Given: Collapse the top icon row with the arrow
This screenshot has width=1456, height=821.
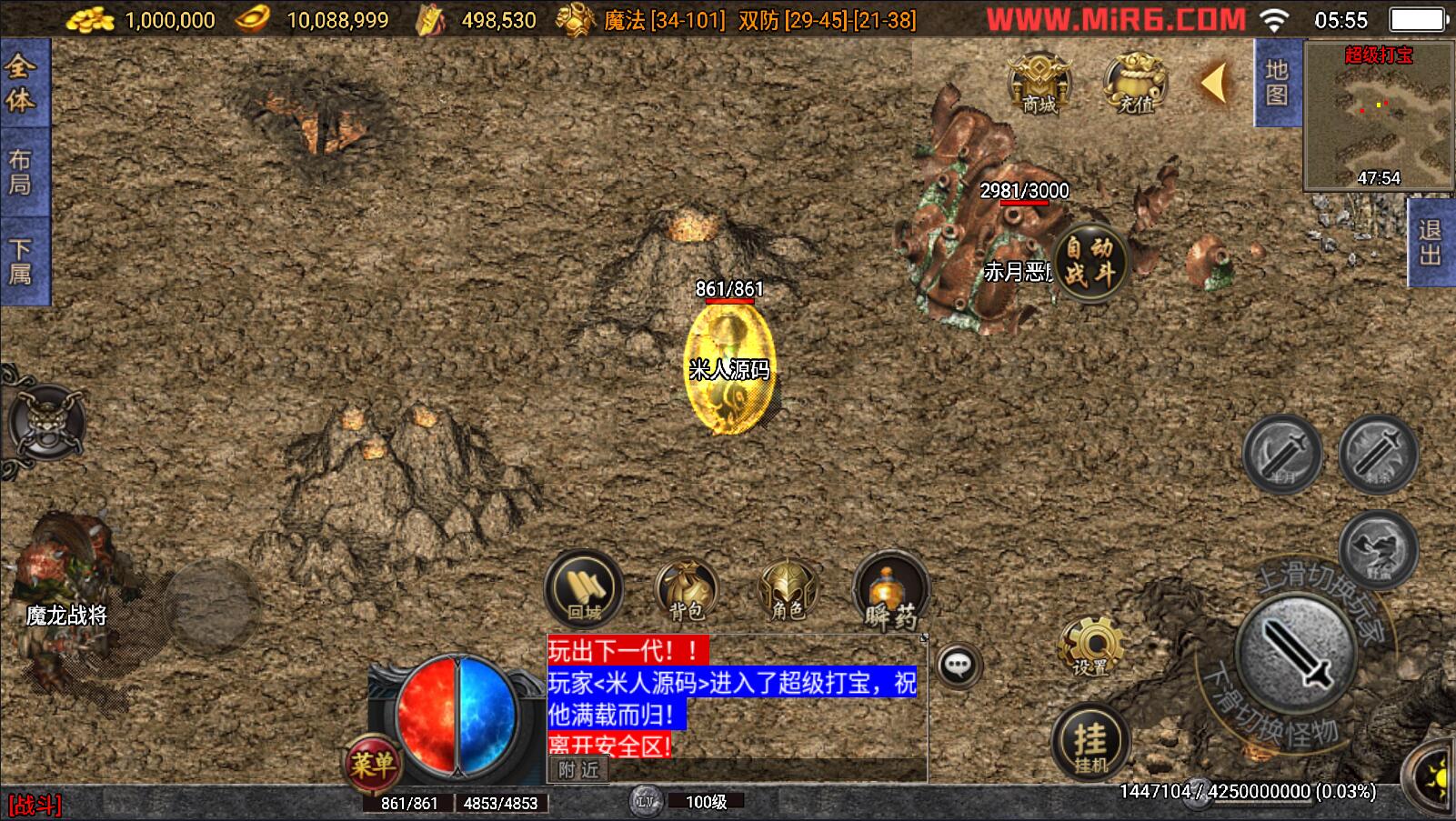Looking at the screenshot, I should 1214,84.
